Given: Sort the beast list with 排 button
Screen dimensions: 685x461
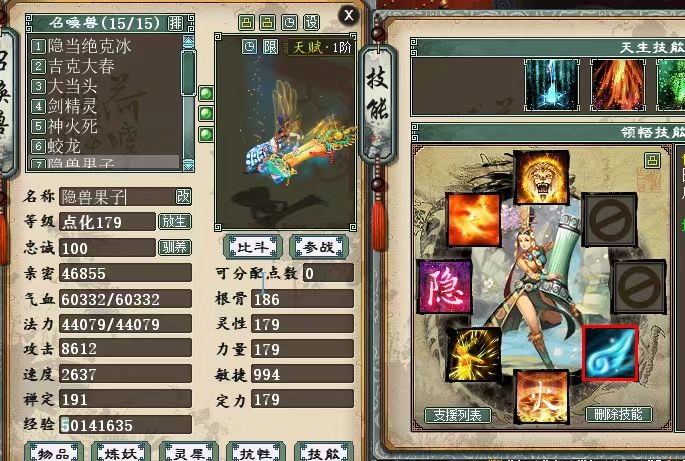Looking at the screenshot, I should point(175,22).
